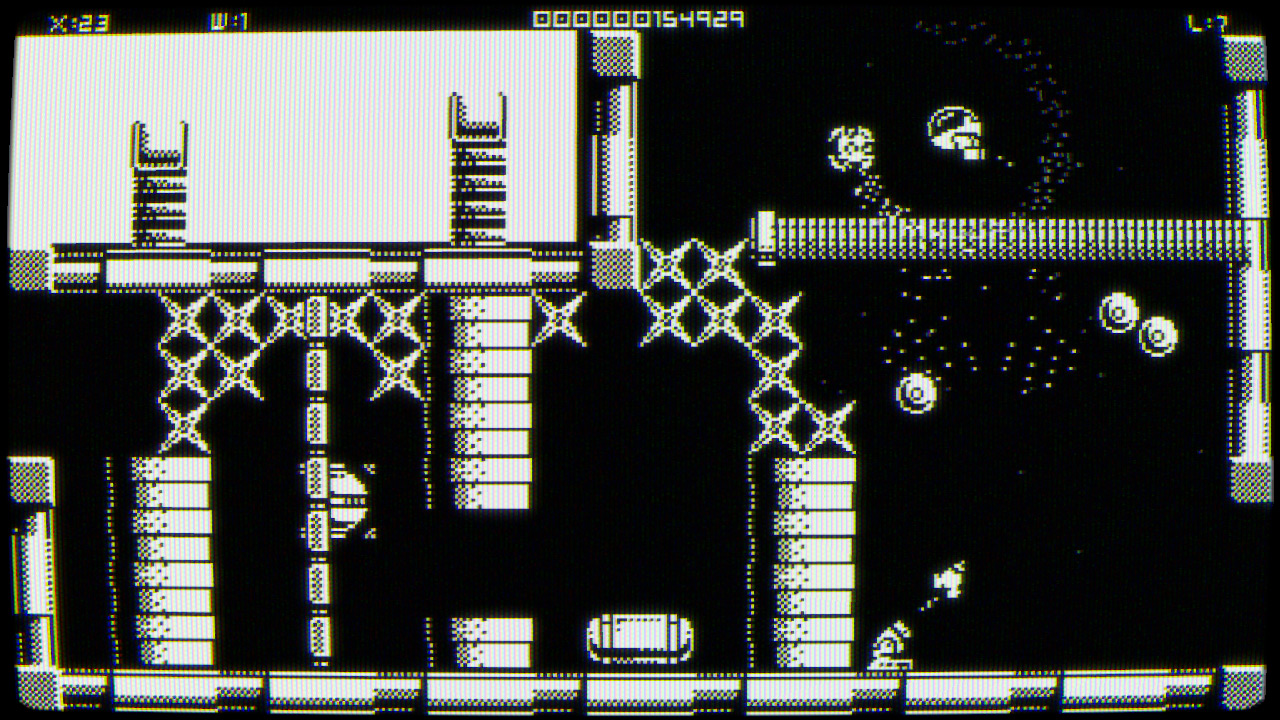Select the flying bug enemy near the ceiling
Screen dimensions: 1280x720
849,144
